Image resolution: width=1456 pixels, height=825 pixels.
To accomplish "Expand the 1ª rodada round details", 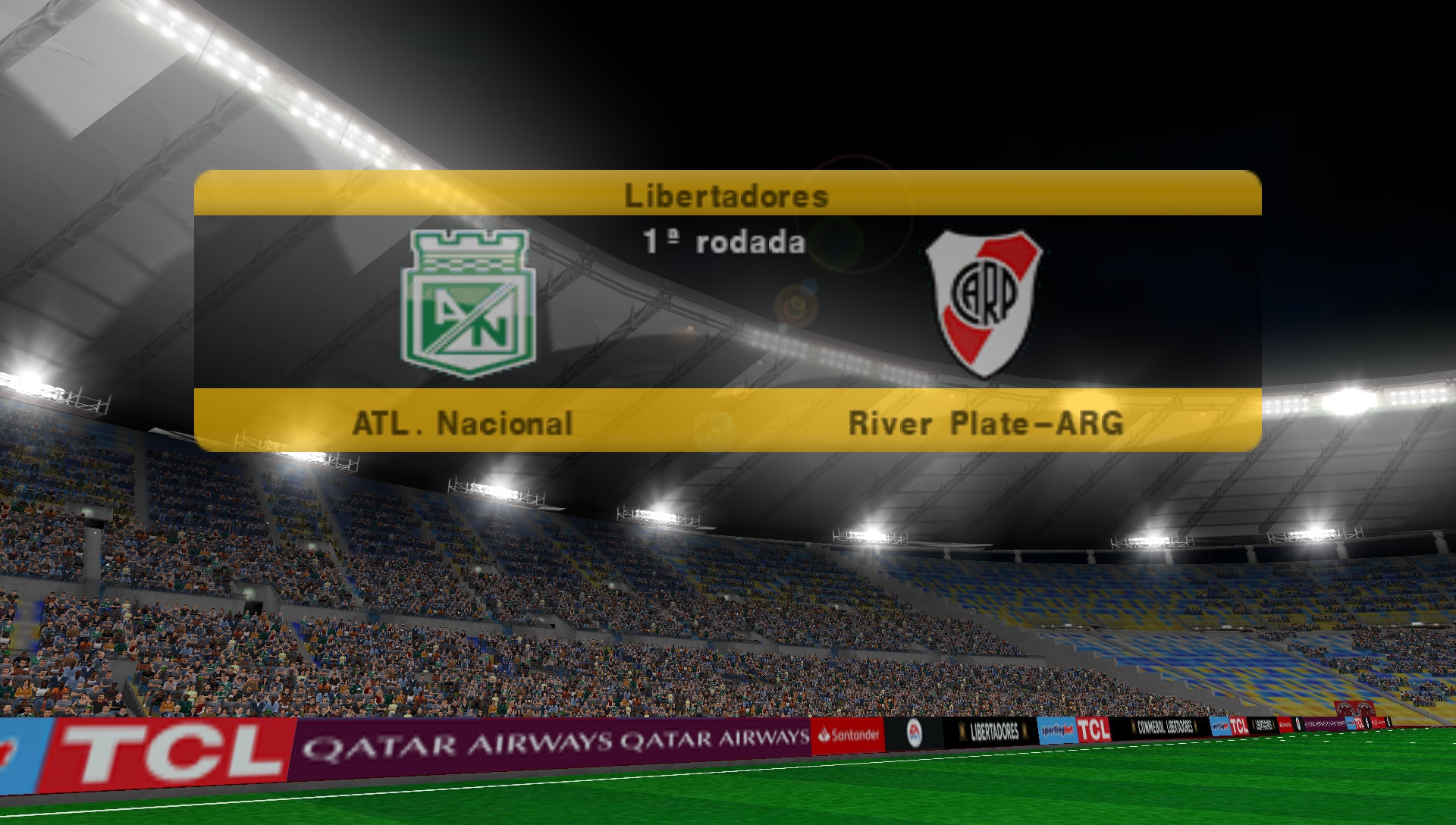I will tap(726, 240).
